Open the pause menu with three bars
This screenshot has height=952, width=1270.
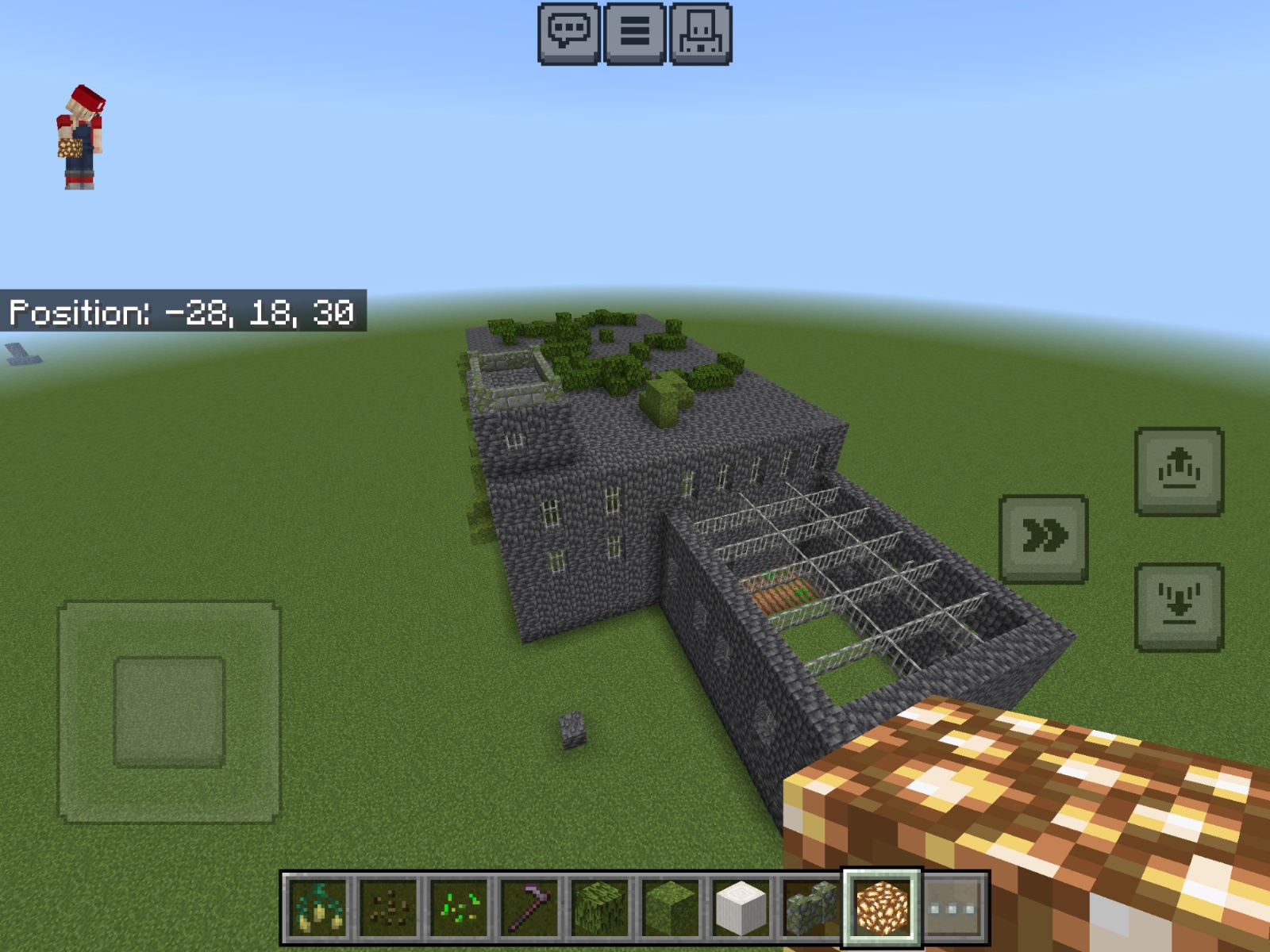[x=634, y=33]
